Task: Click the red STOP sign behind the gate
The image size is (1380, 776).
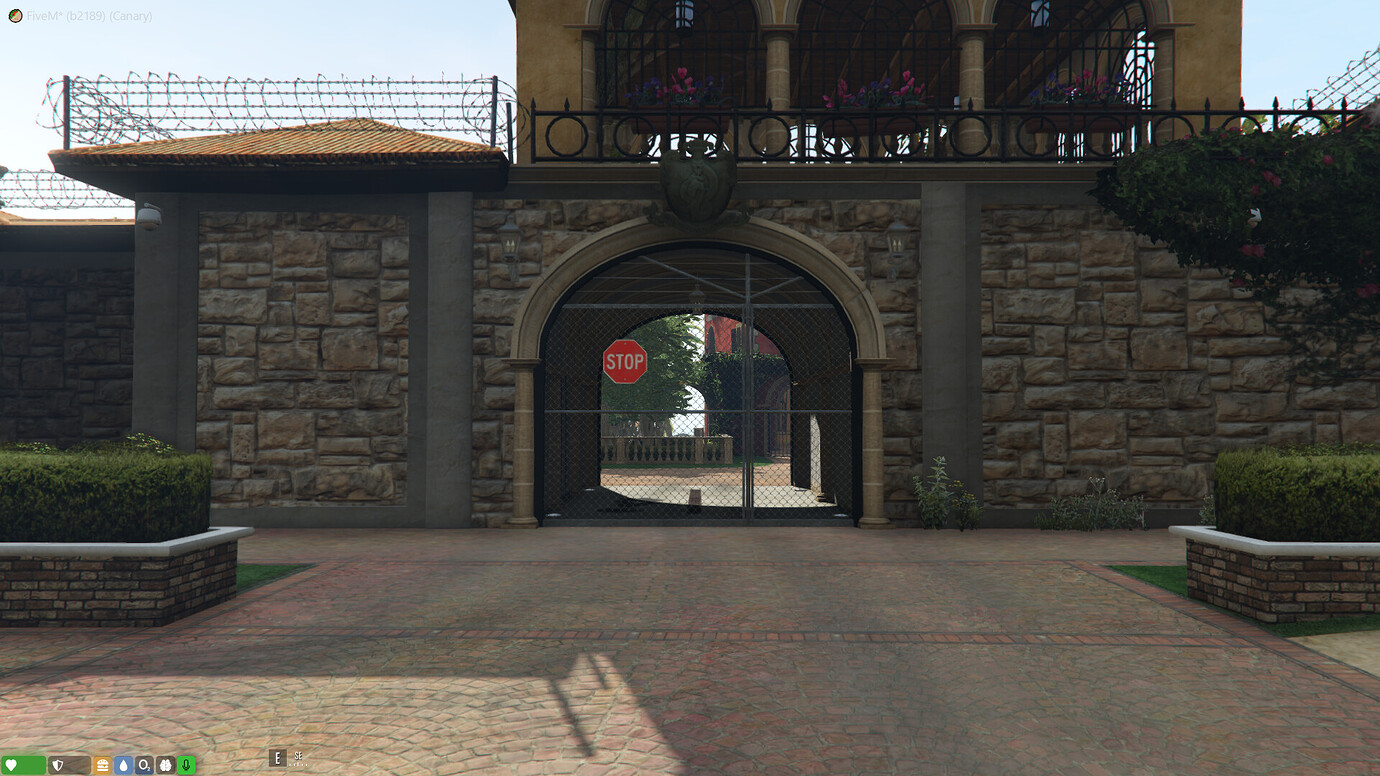Action: pos(625,362)
